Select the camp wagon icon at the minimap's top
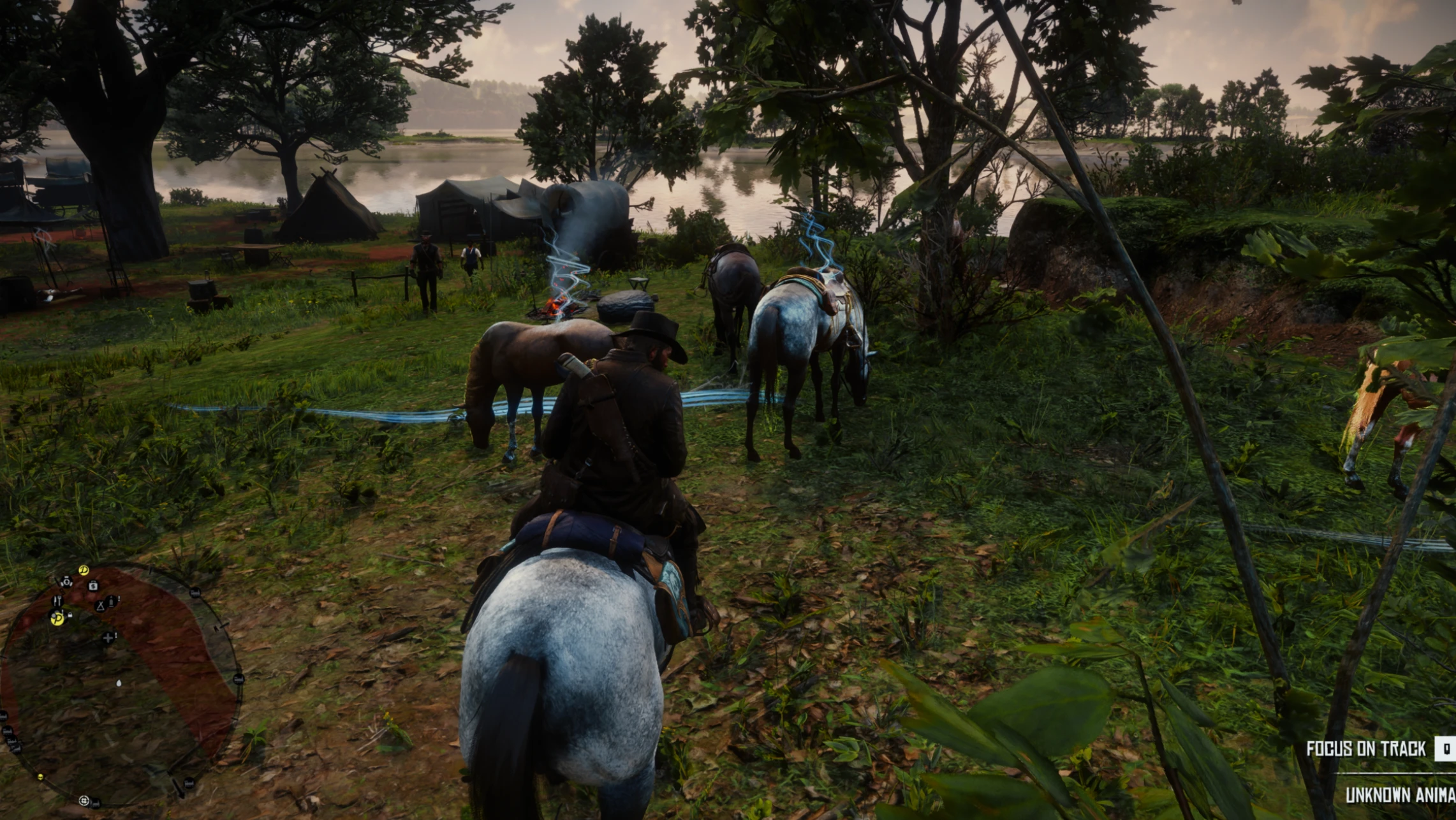The width and height of the screenshot is (1456, 820). (66, 582)
